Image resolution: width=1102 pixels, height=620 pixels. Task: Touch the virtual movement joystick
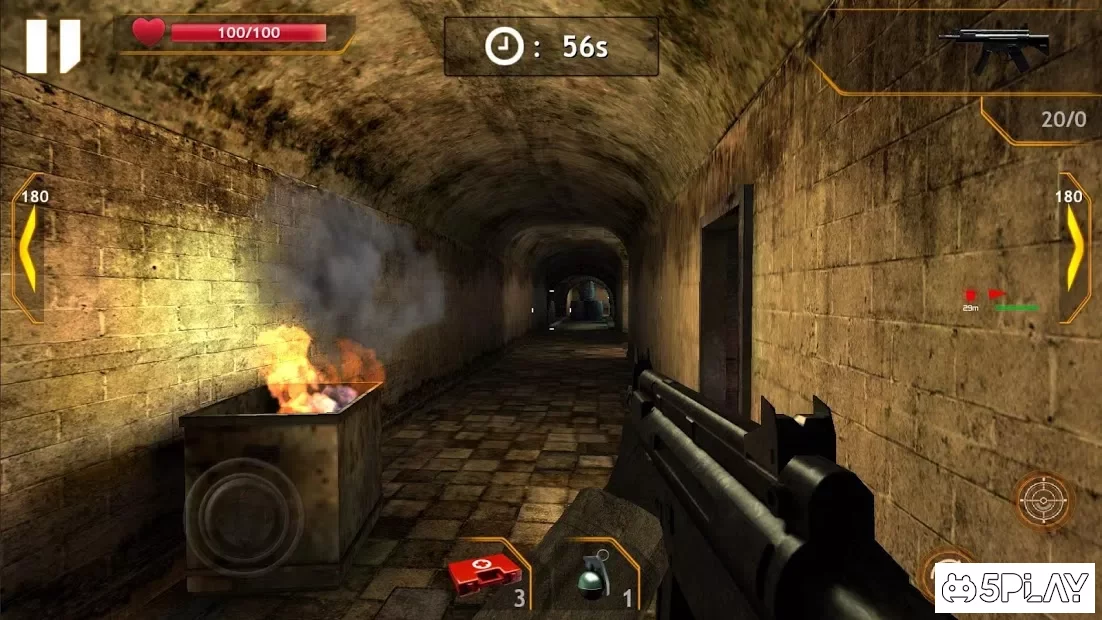pos(243,517)
